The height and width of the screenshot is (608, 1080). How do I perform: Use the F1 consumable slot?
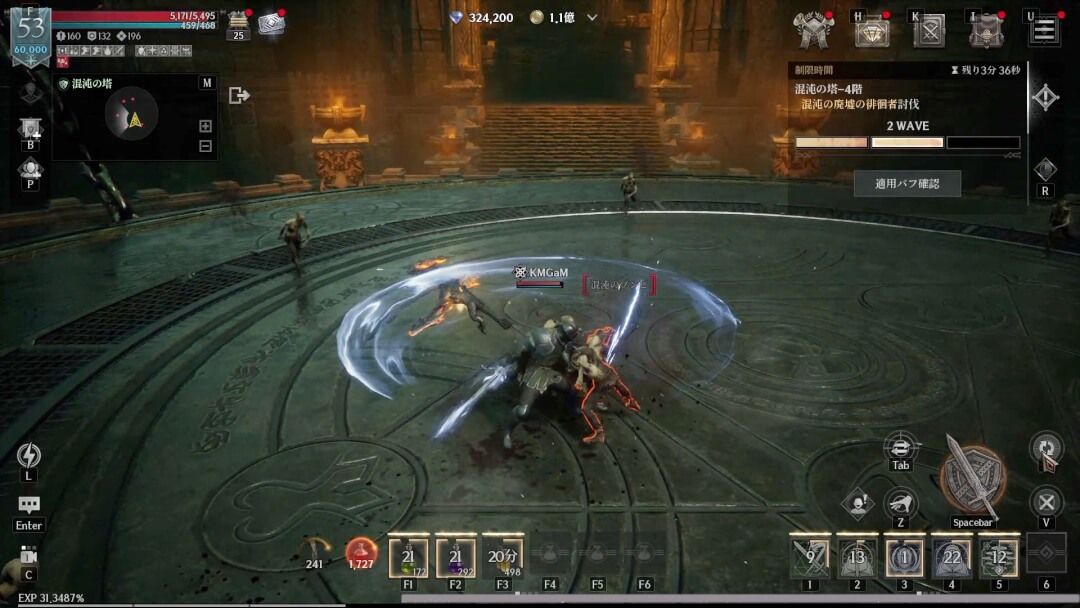[408, 558]
